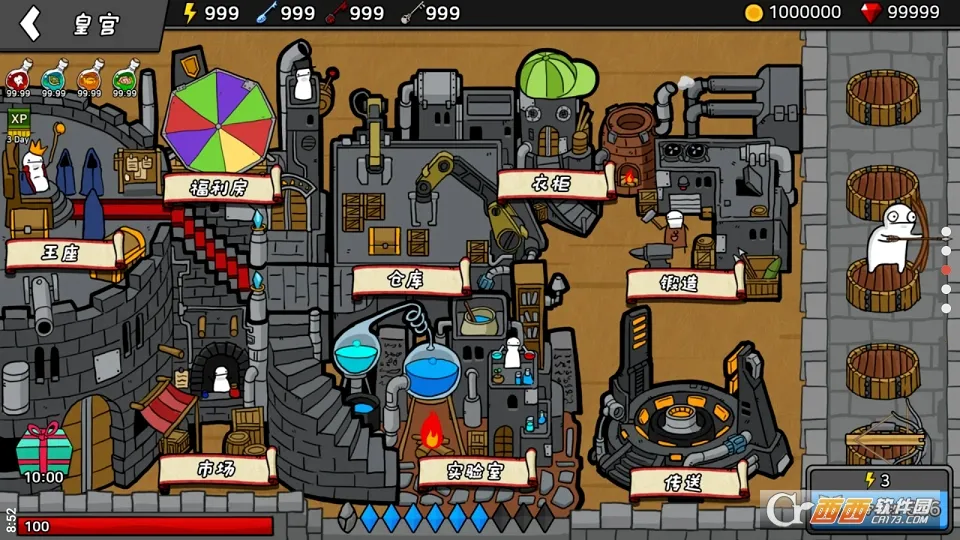The height and width of the screenshot is (540, 960).
Task: Select the orange potion buff icon
Action: pos(90,80)
